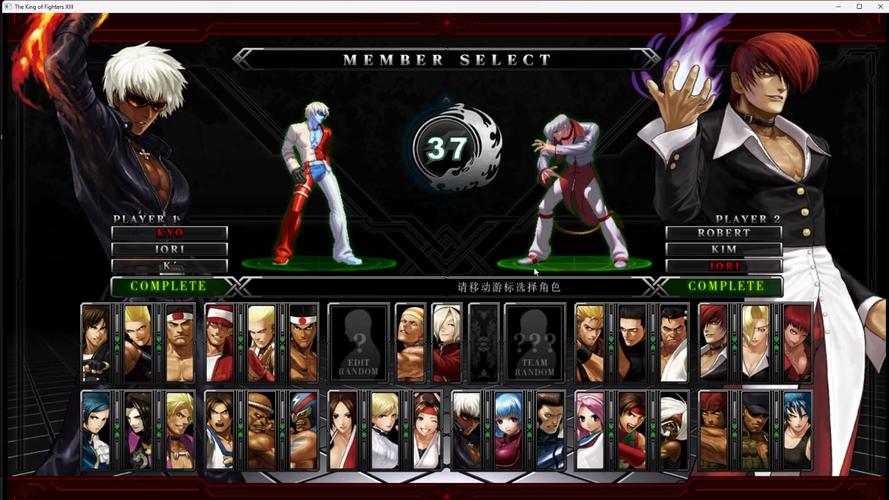Select Iori Yagami's portrait in the character grid
Image resolution: width=889 pixels, height=500 pixels.
714,343
